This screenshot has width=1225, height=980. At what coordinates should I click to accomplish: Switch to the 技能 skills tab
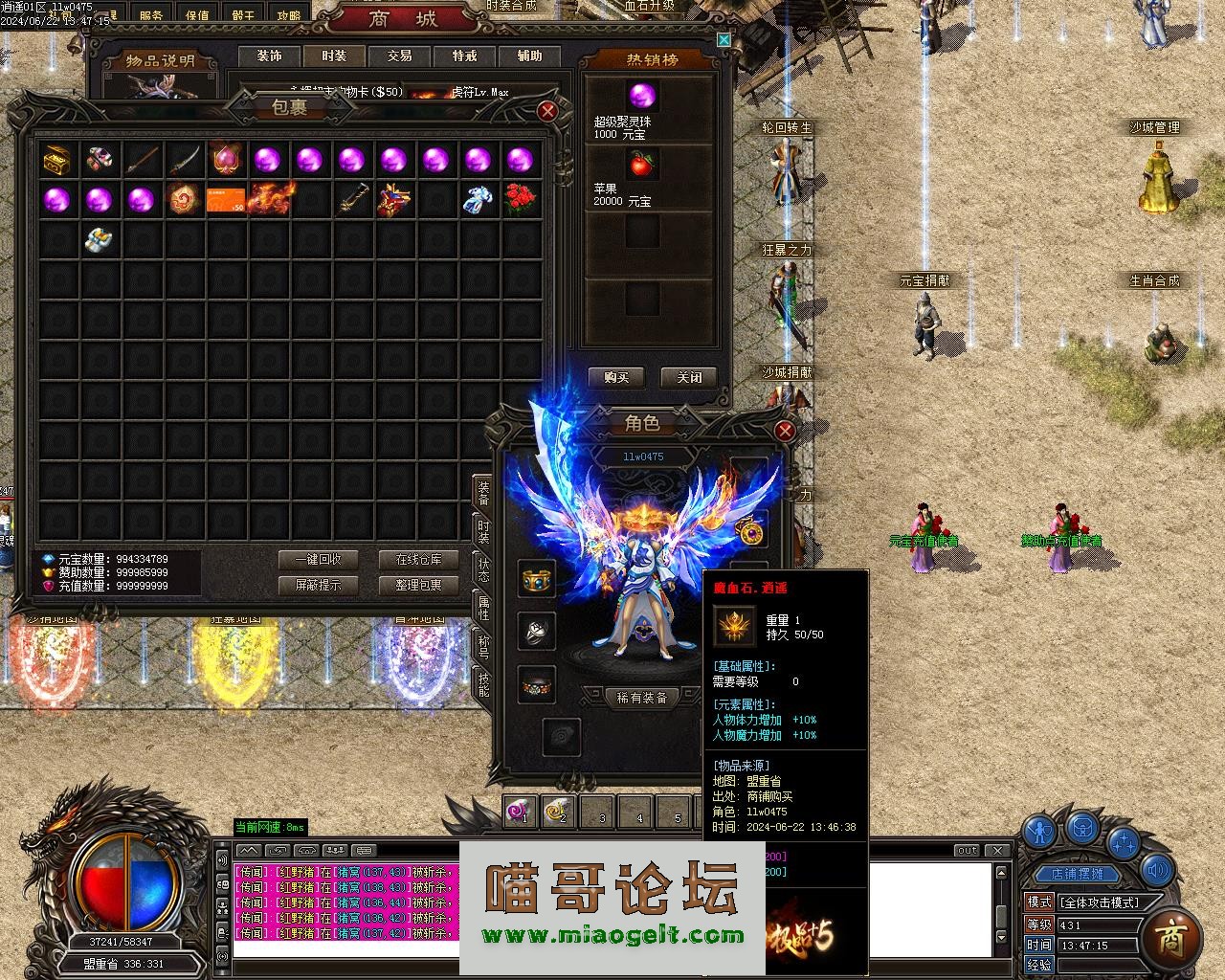pyautogui.click(x=483, y=684)
